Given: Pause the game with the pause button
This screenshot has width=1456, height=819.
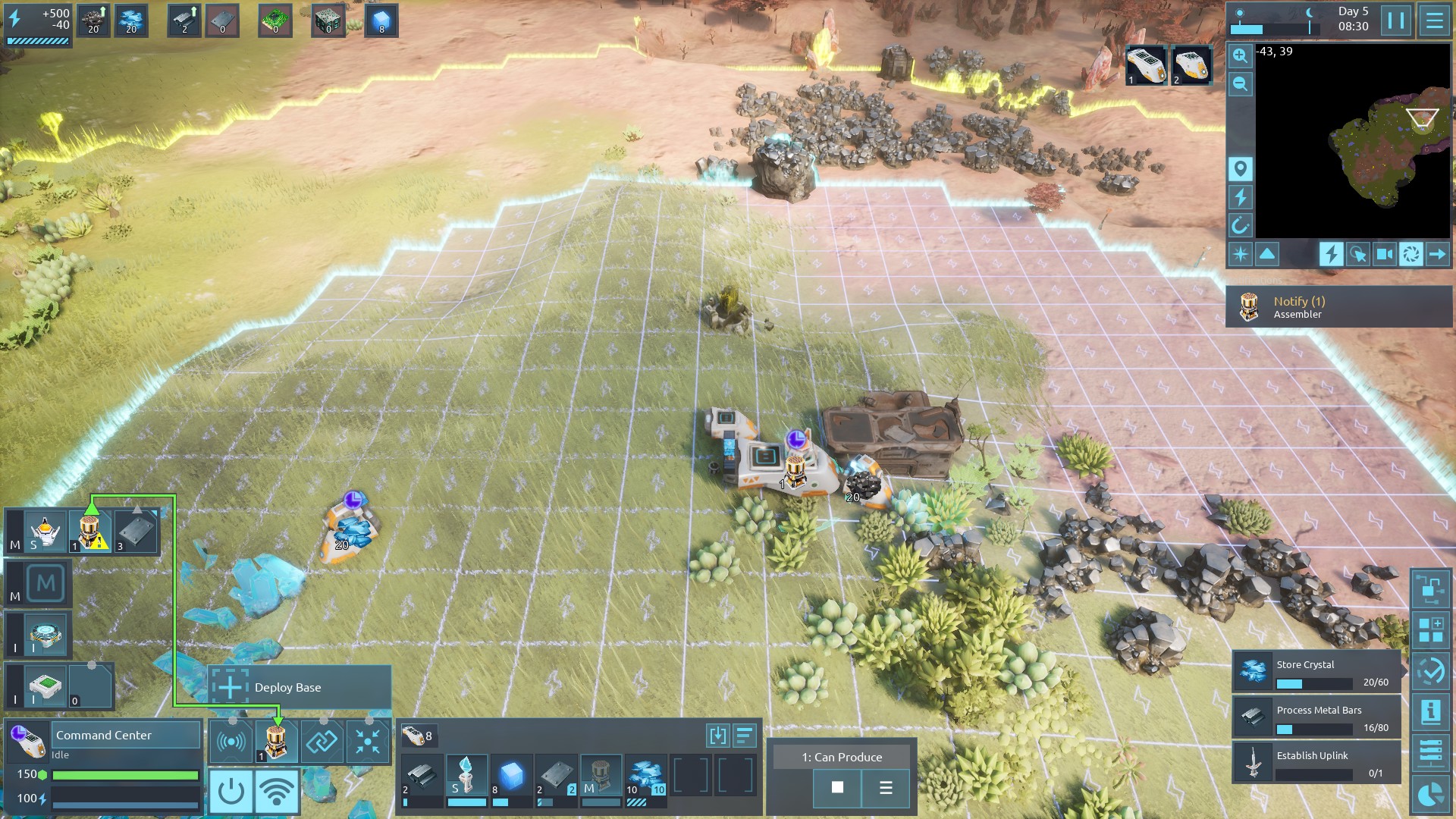Looking at the screenshot, I should click(x=1395, y=20).
